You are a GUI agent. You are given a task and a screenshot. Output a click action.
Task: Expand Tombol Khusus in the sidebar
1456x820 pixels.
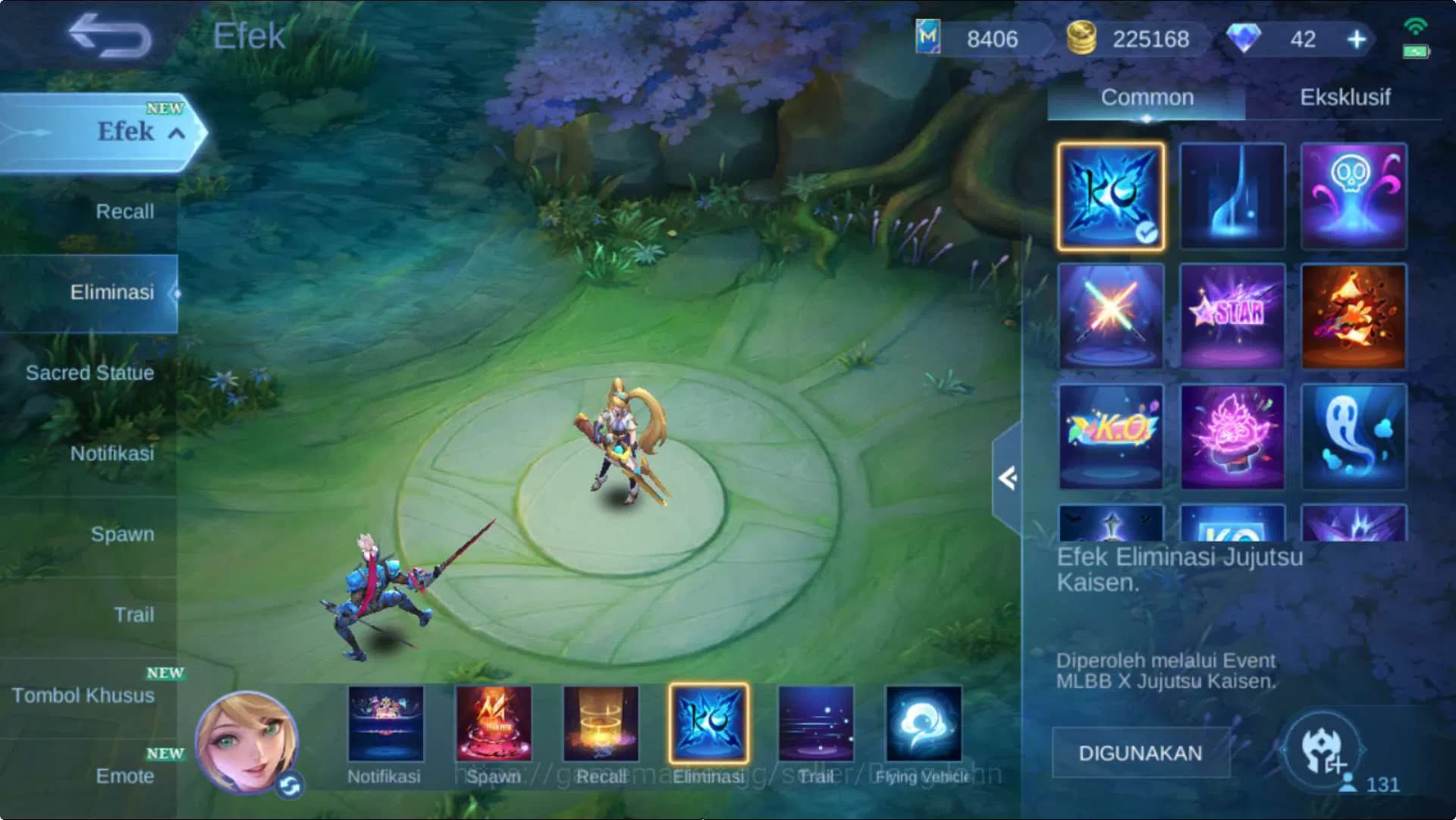(x=83, y=695)
